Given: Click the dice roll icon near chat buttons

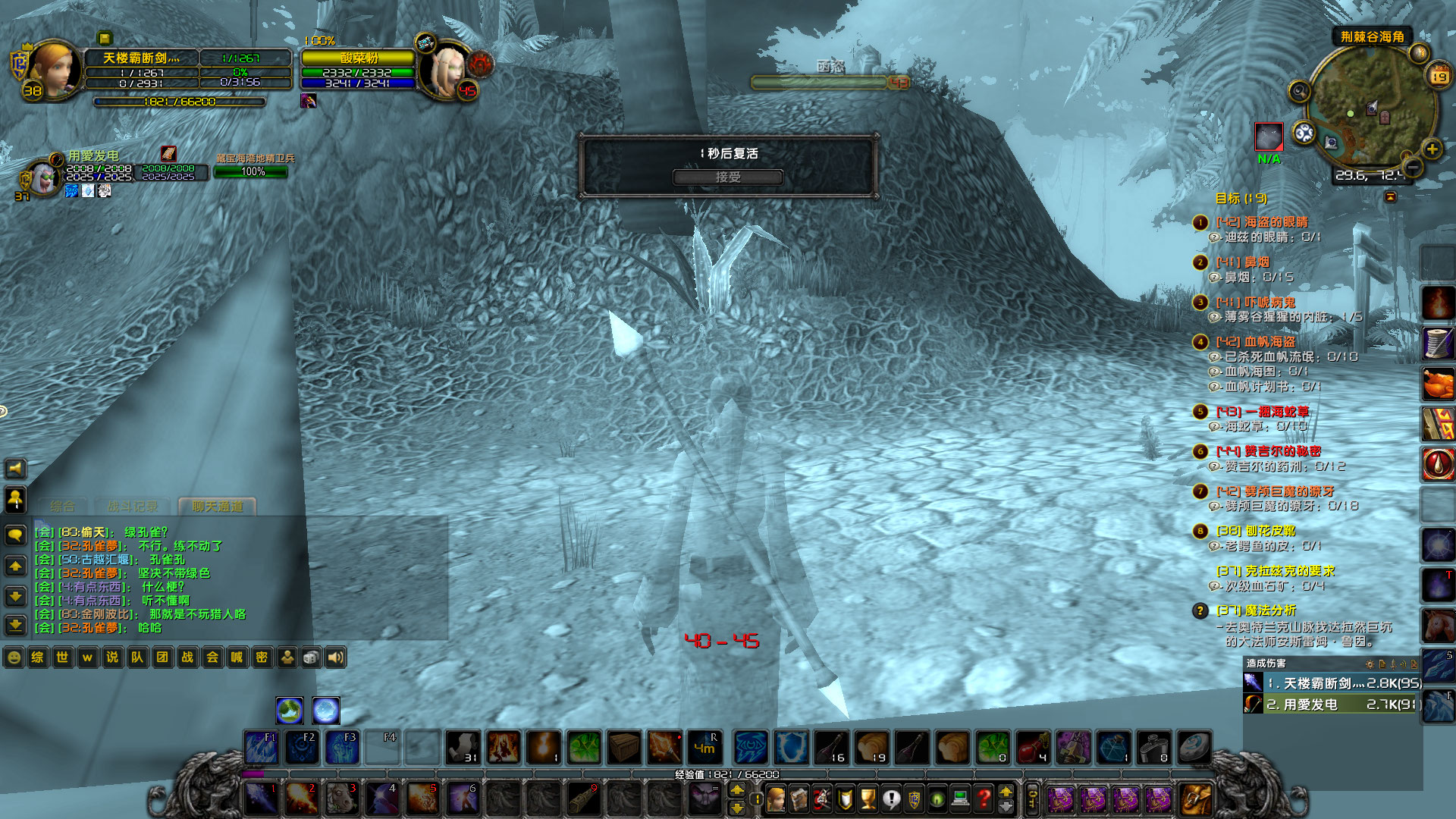Looking at the screenshot, I should point(312,657).
